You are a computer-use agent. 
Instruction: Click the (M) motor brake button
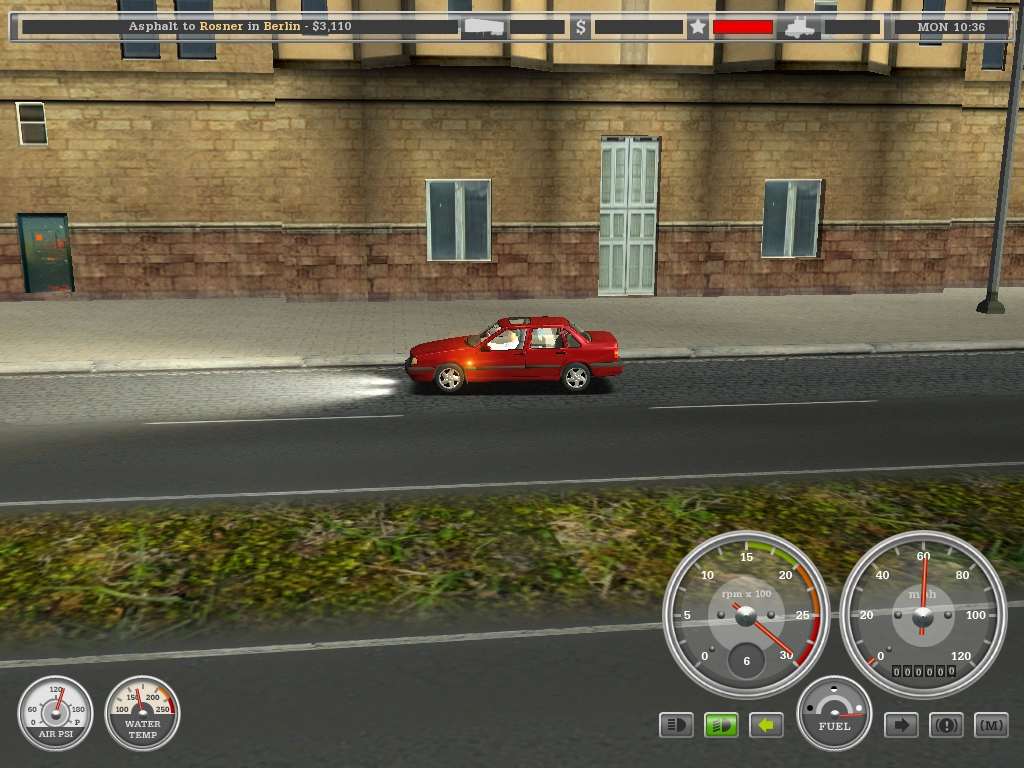point(991,724)
